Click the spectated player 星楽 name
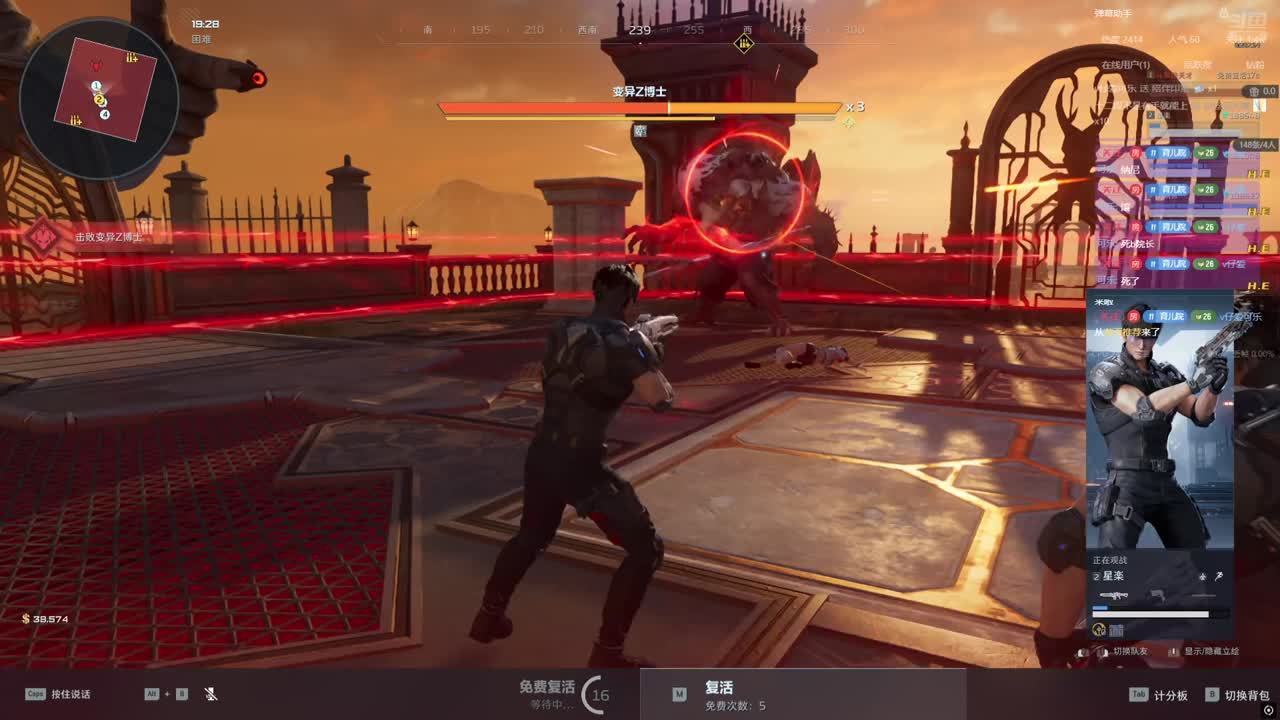This screenshot has height=720, width=1280. click(1113, 576)
